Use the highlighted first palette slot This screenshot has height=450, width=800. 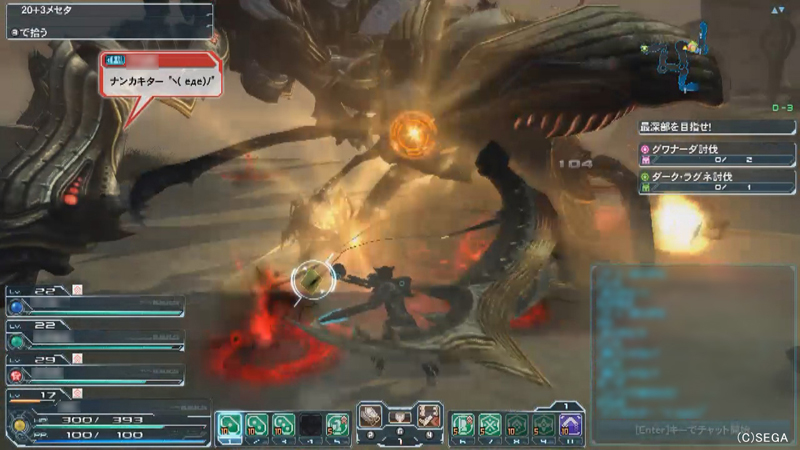click(x=229, y=424)
